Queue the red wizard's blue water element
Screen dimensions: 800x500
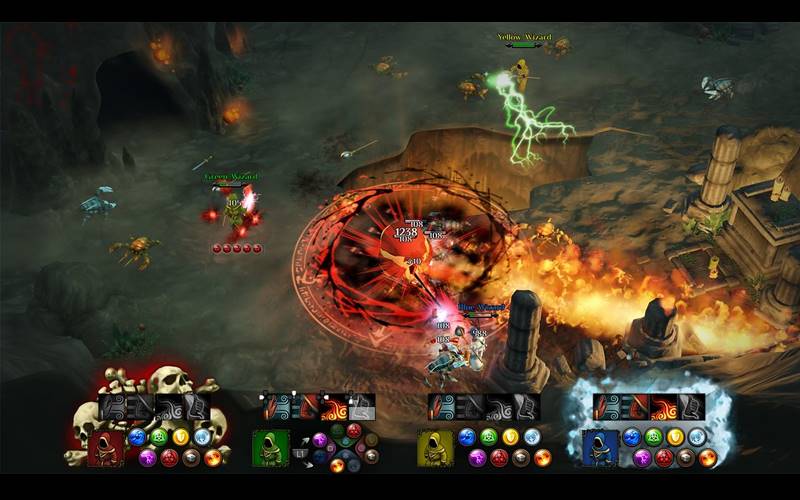tap(137, 437)
